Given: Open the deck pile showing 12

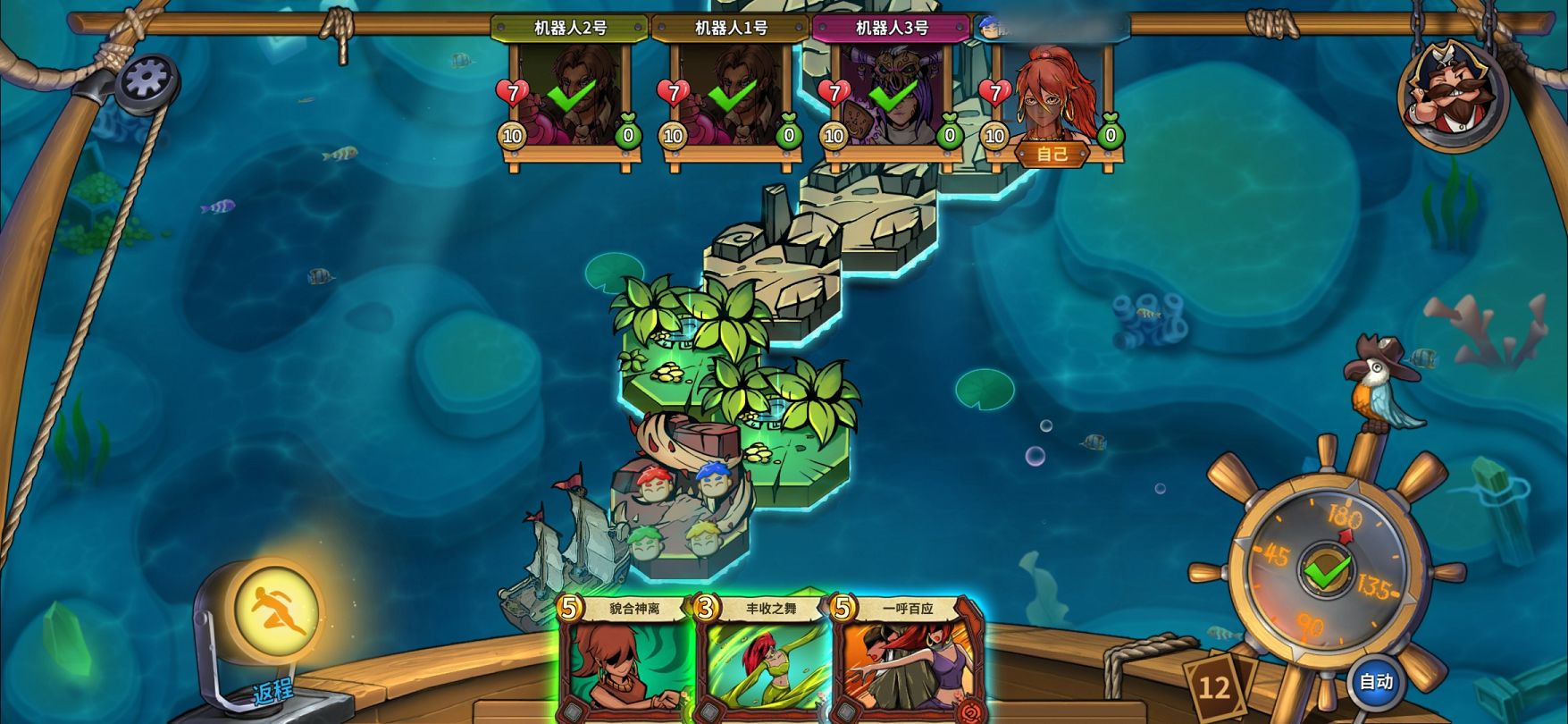Looking at the screenshot, I should pyautogui.click(x=1214, y=687).
